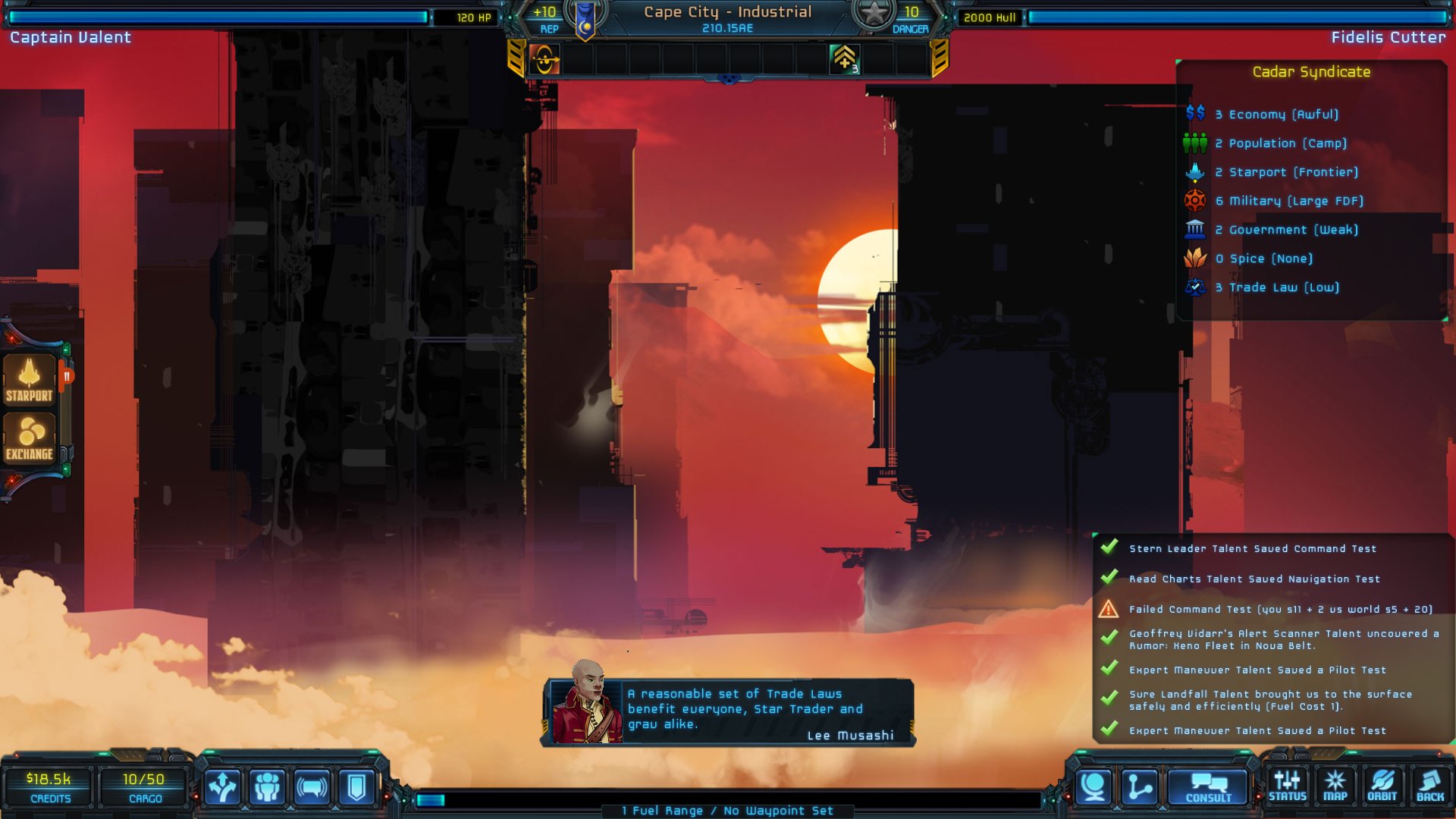1456x819 pixels.
Task: Click the +3 rank promotion badge
Action: click(844, 59)
